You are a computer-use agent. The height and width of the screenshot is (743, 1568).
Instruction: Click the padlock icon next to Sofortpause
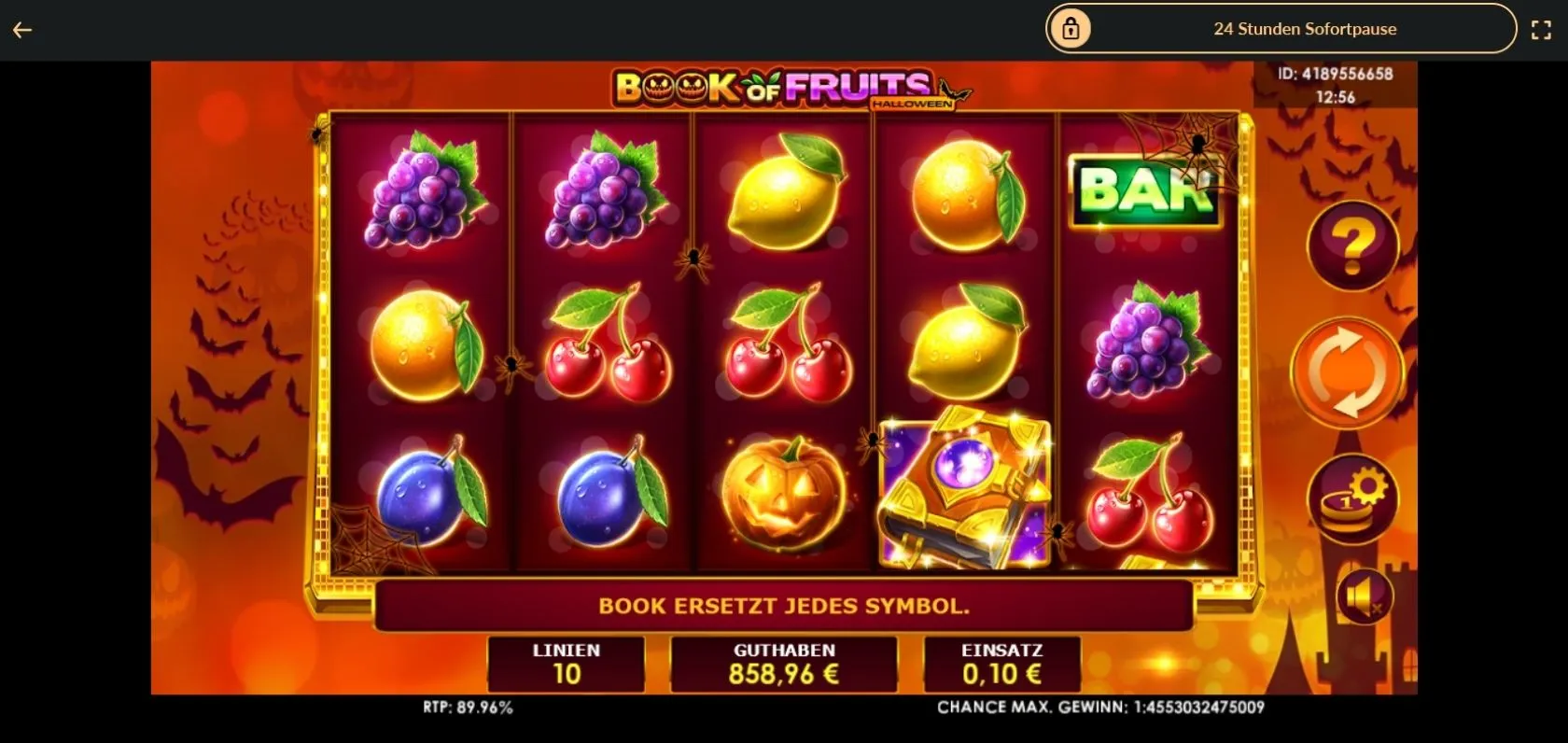pyautogui.click(x=1071, y=28)
